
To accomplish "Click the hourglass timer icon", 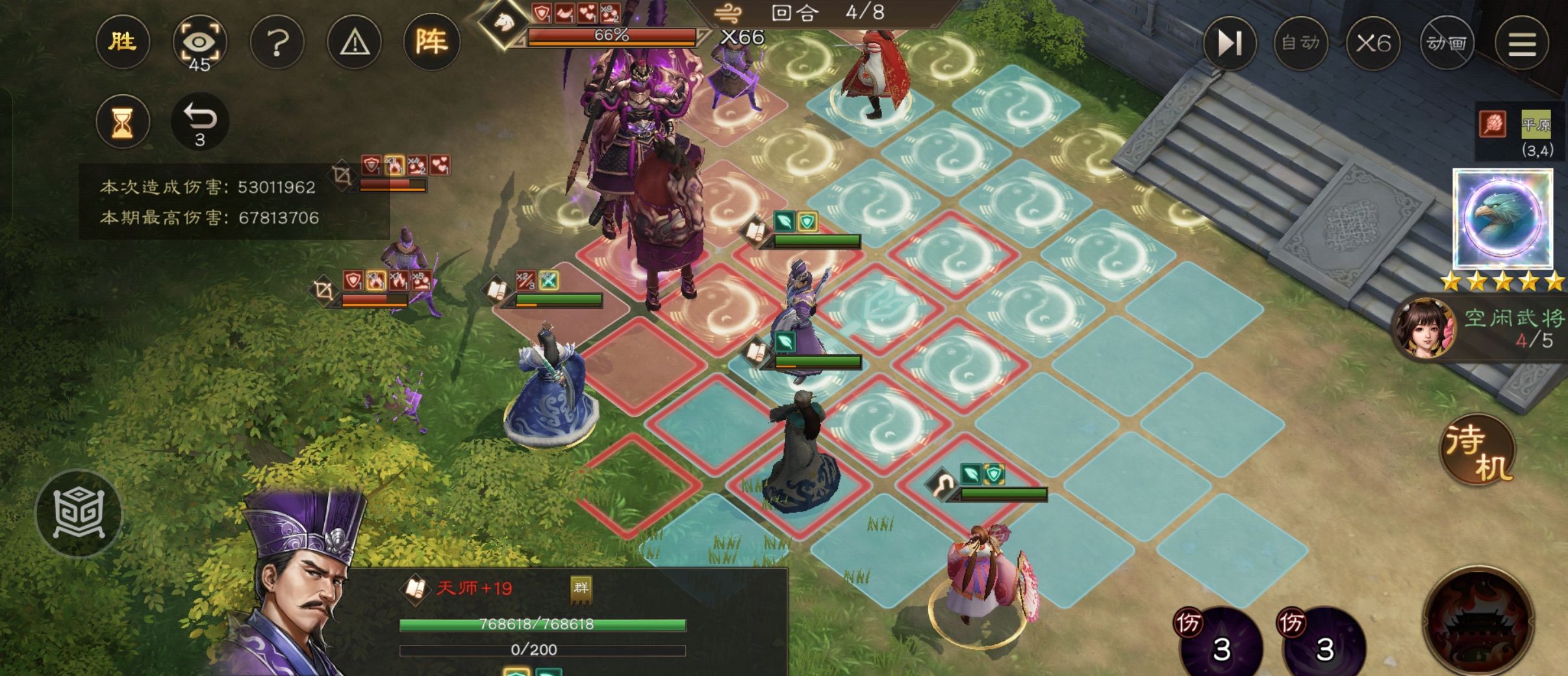I will [x=124, y=122].
